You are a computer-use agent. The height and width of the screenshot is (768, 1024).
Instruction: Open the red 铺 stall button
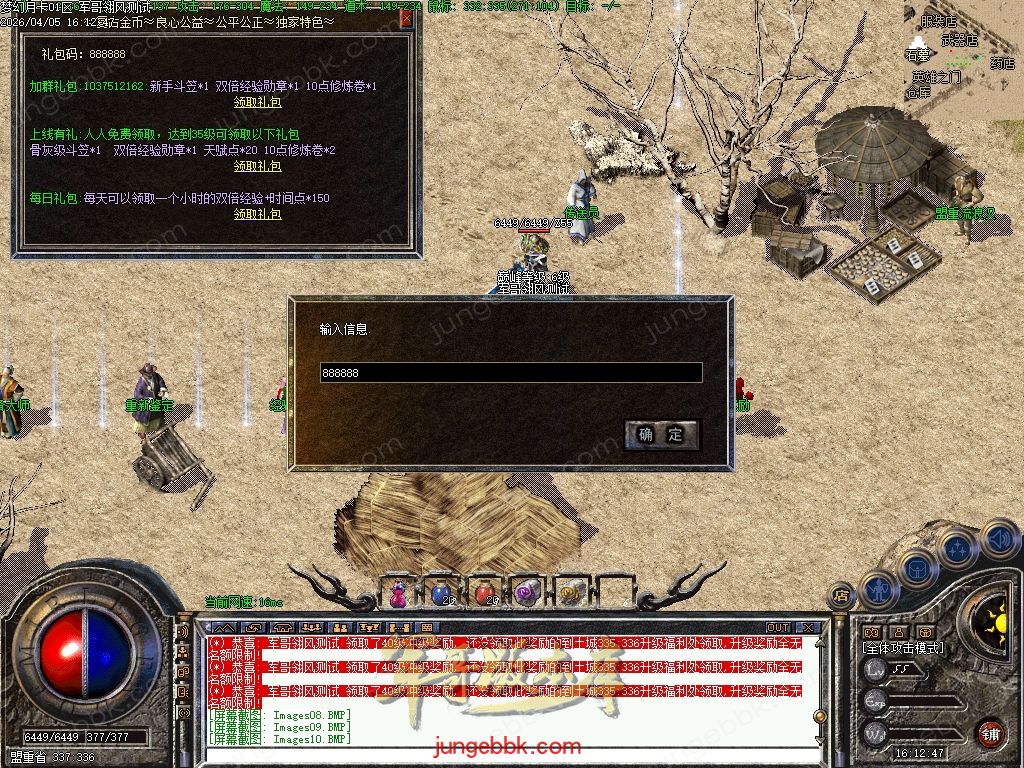click(x=990, y=732)
